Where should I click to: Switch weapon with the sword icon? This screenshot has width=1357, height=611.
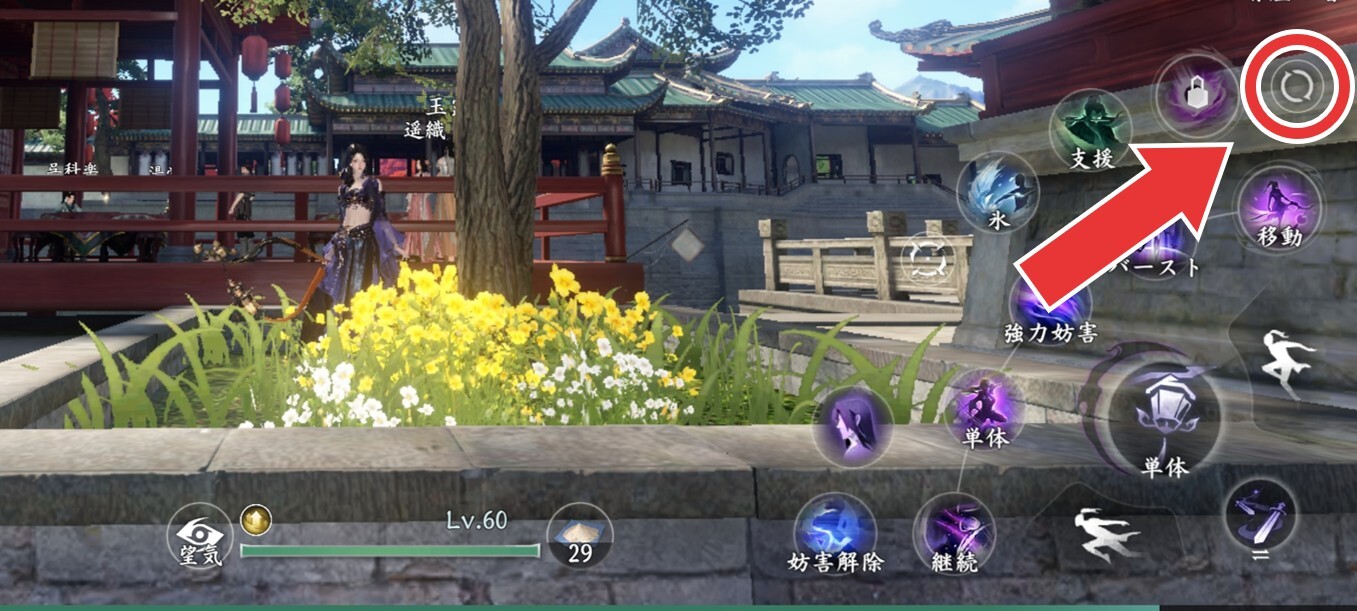click(1259, 514)
